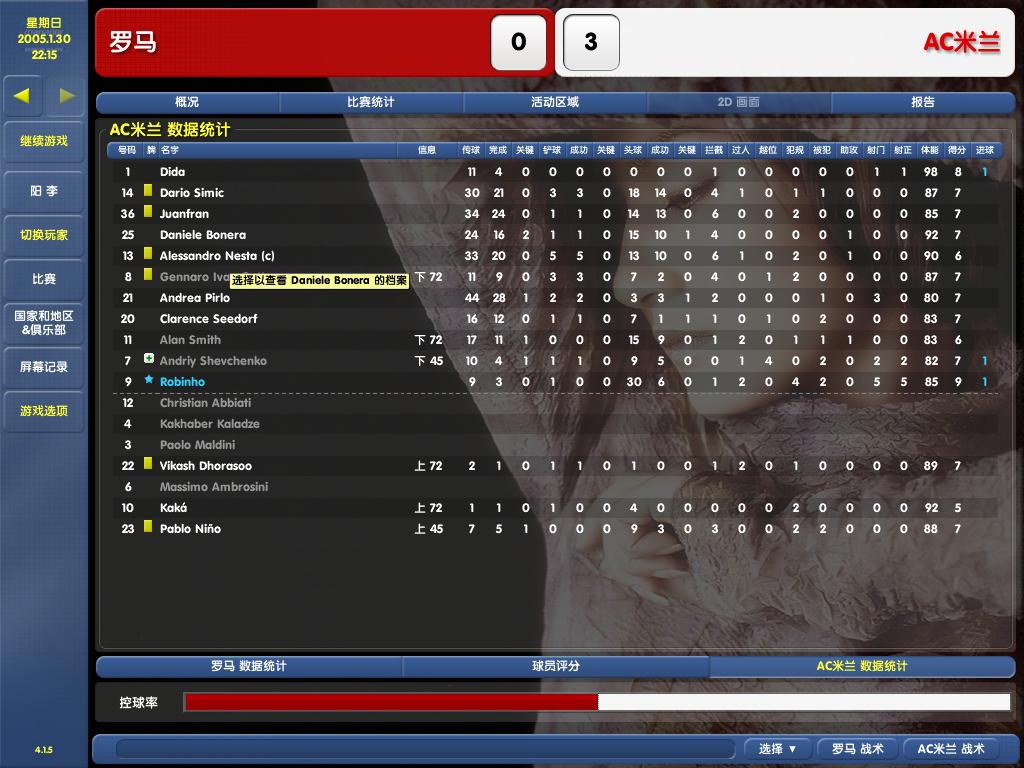The image size is (1024, 768).
Task: Open the 比赛 competitions menu
Action: (x=44, y=279)
